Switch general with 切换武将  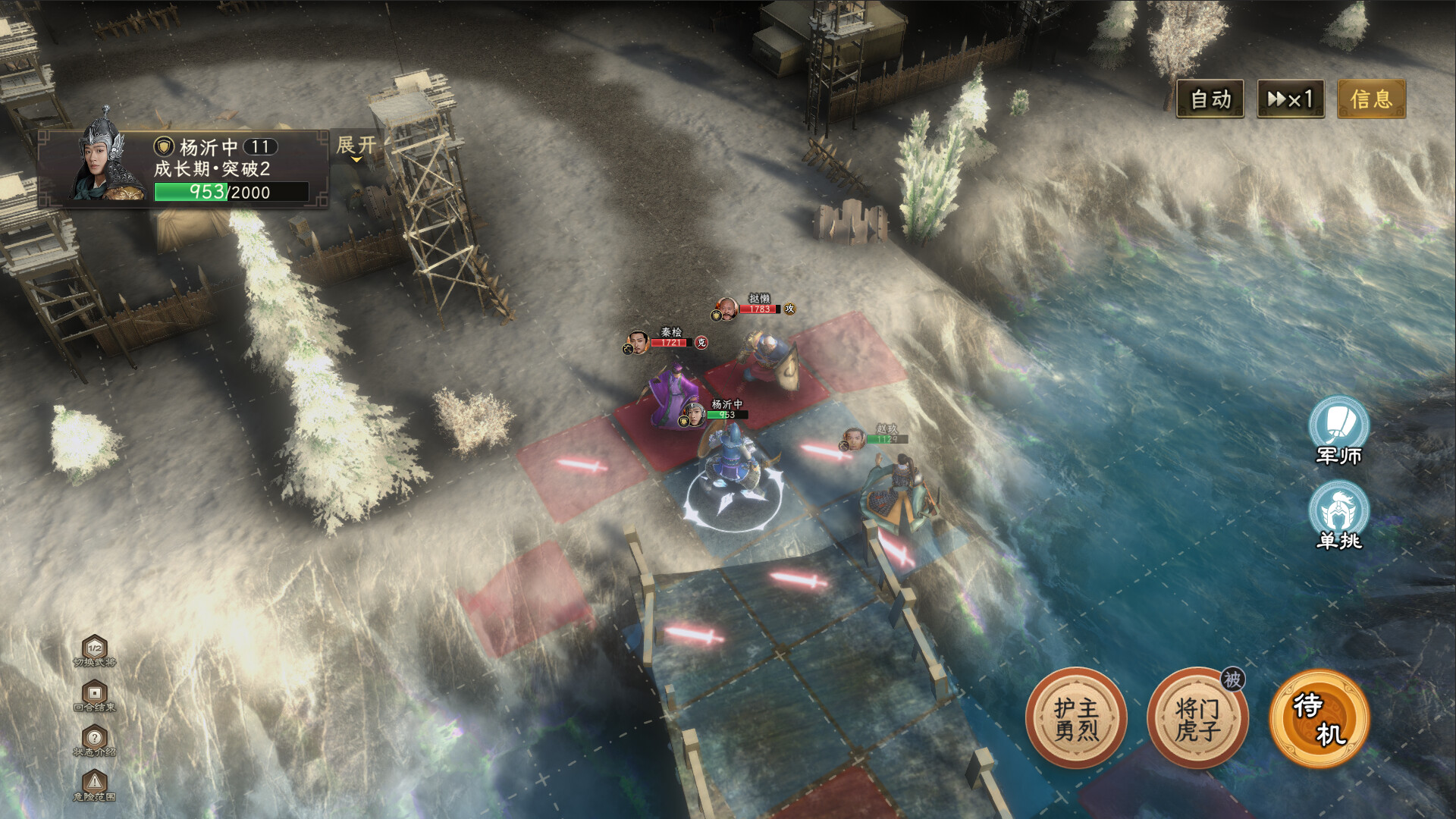tap(95, 651)
